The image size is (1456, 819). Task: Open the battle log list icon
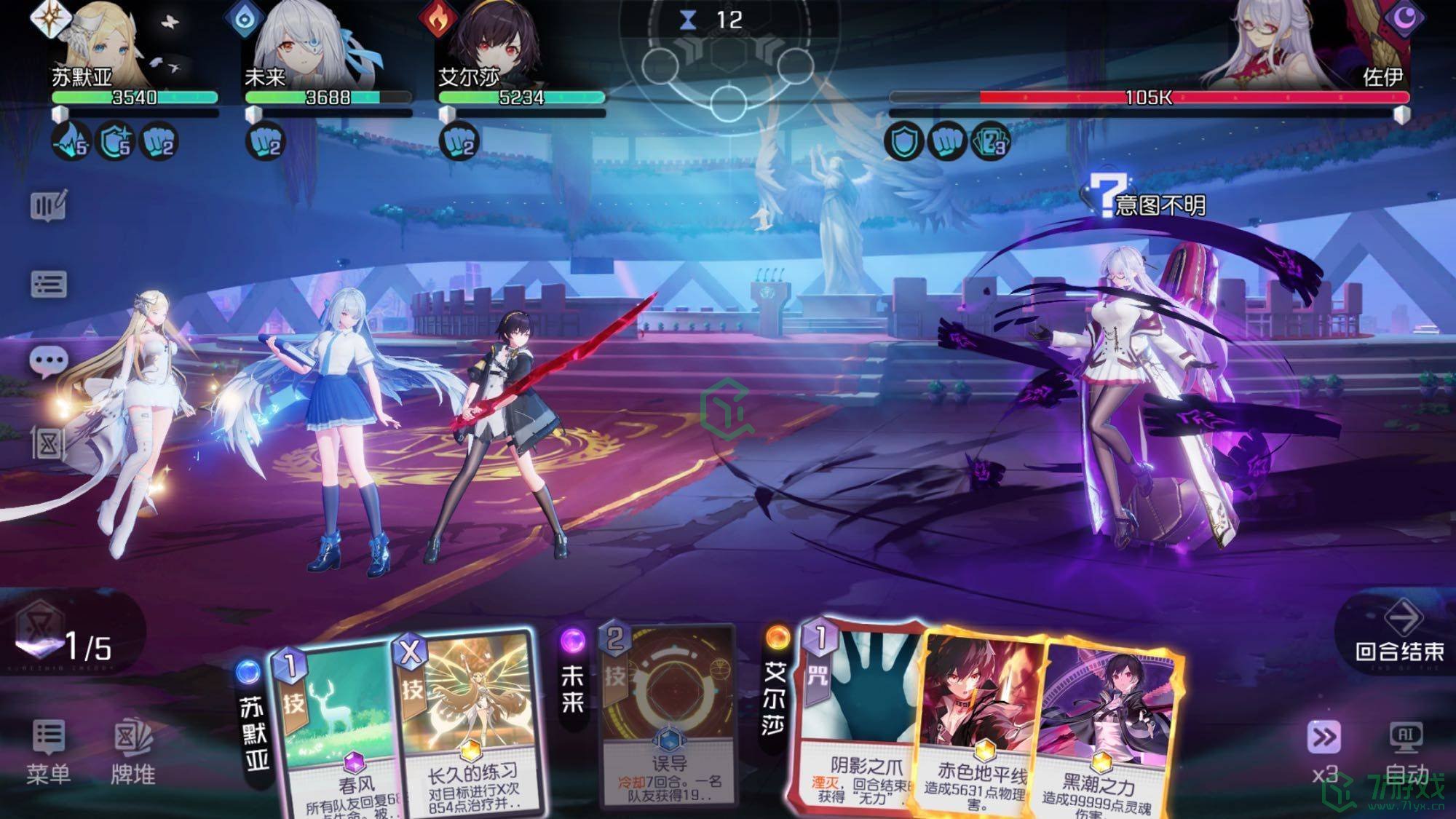coord(49,284)
